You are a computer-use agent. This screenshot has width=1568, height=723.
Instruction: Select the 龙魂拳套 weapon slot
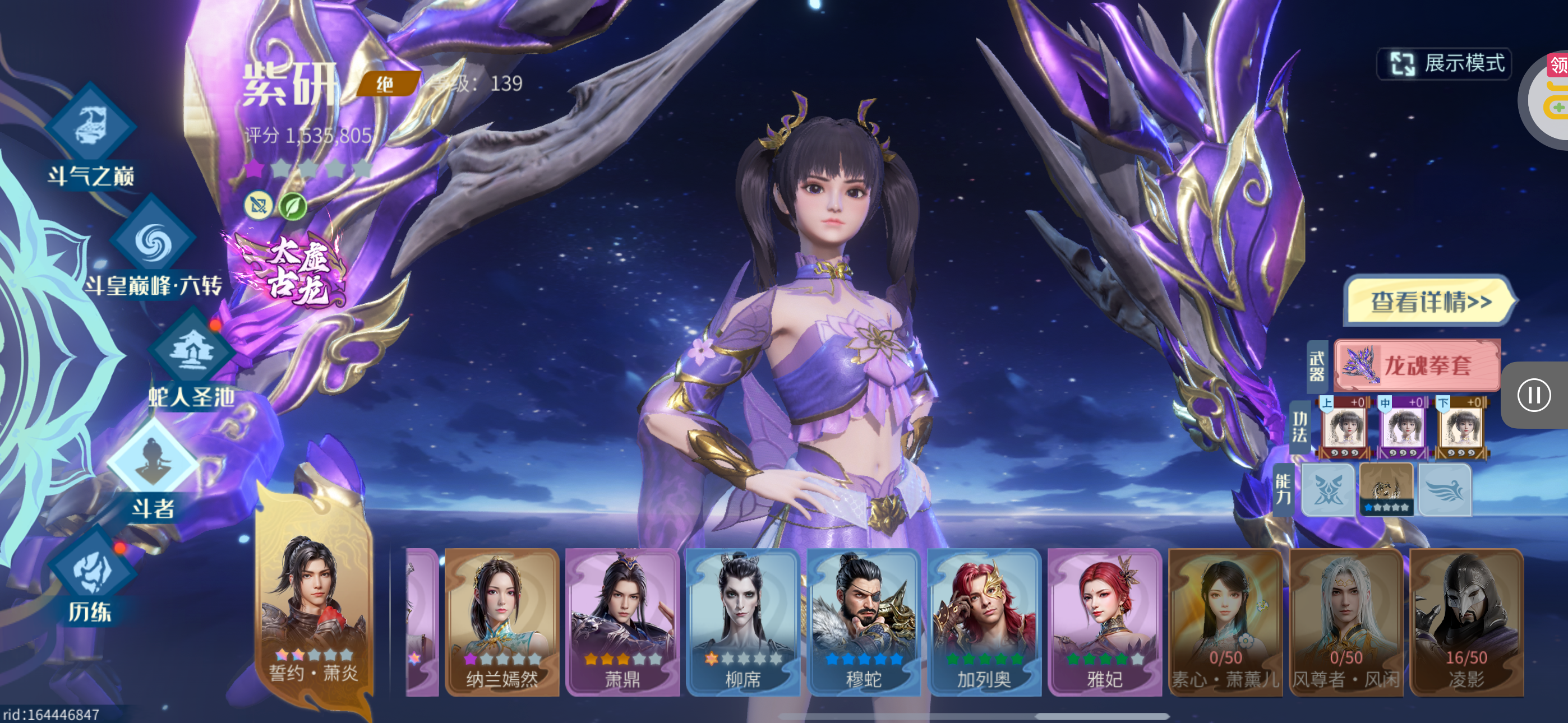tap(1417, 365)
